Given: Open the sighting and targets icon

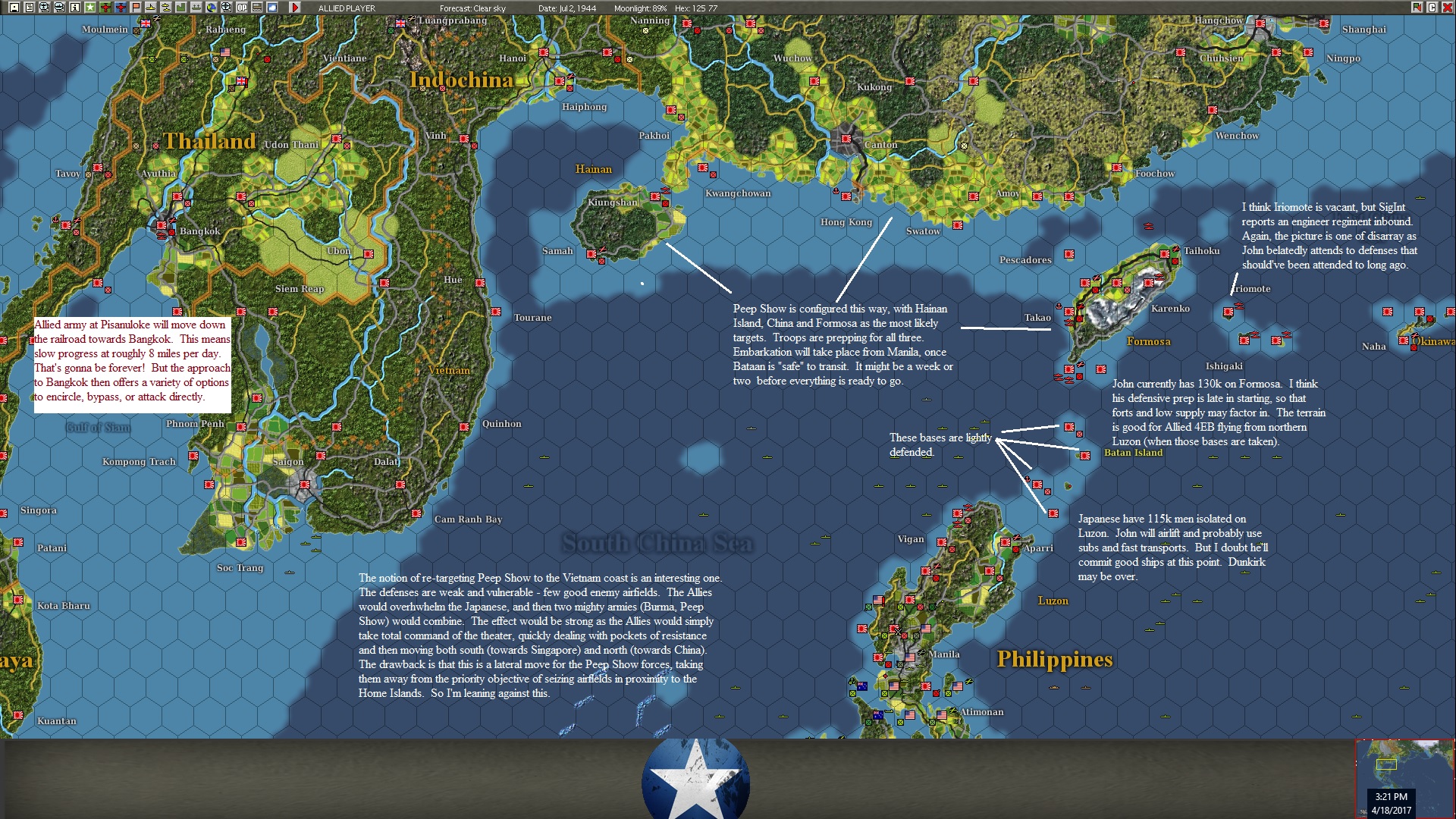Looking at the screenshot, I should click(x=227, y=8).
